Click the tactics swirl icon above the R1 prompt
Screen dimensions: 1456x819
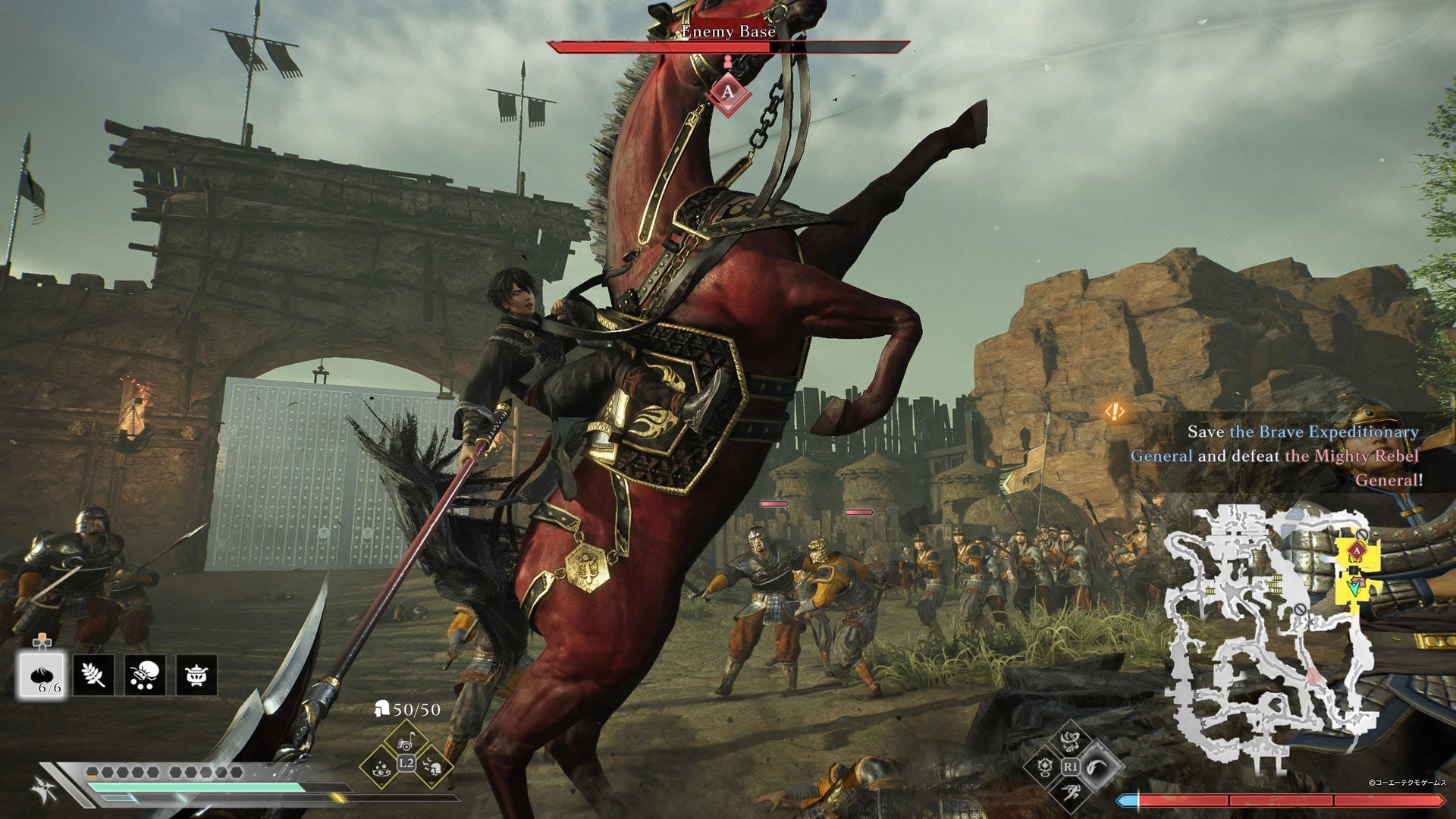[x=1071, y=742]
